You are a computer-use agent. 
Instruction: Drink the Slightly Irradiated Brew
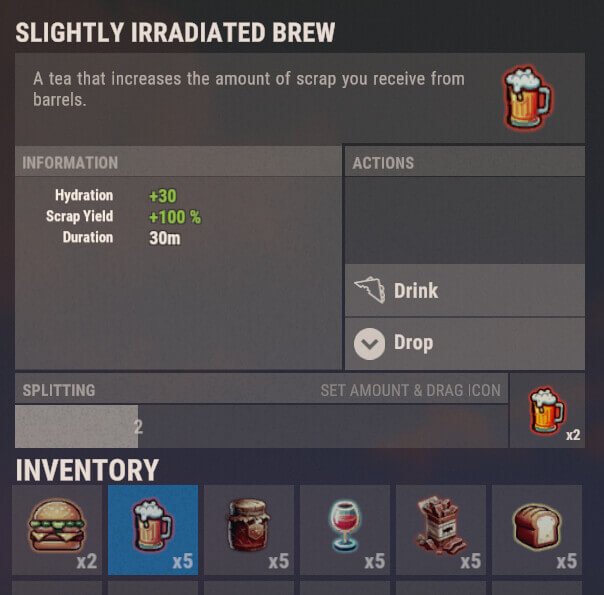465,291
